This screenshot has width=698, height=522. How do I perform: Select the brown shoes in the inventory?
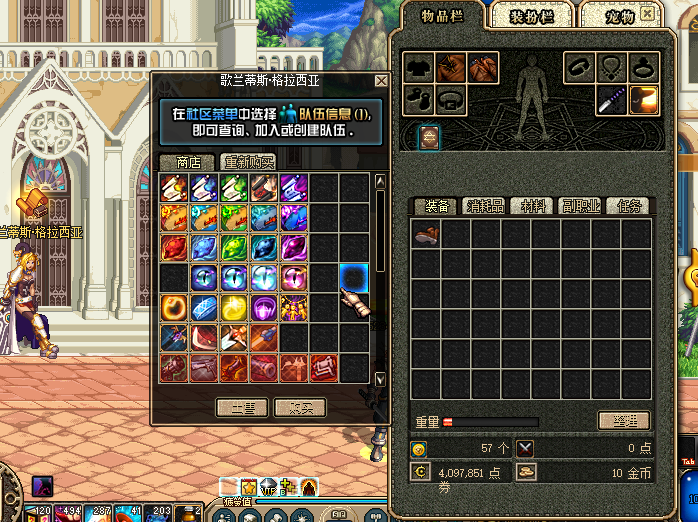(x=426, y=234)
